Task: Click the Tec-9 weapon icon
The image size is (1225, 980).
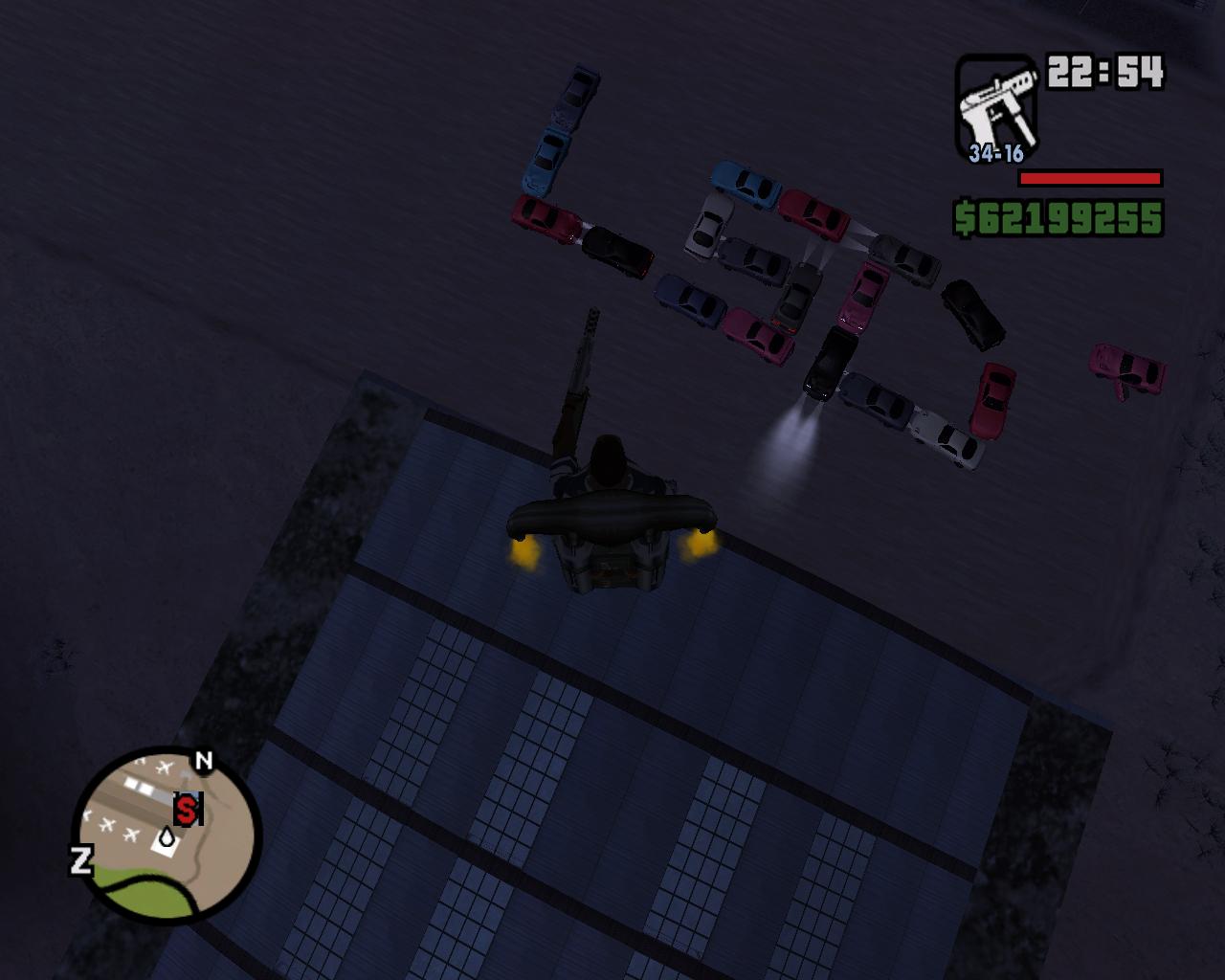Action: [995, 102]
